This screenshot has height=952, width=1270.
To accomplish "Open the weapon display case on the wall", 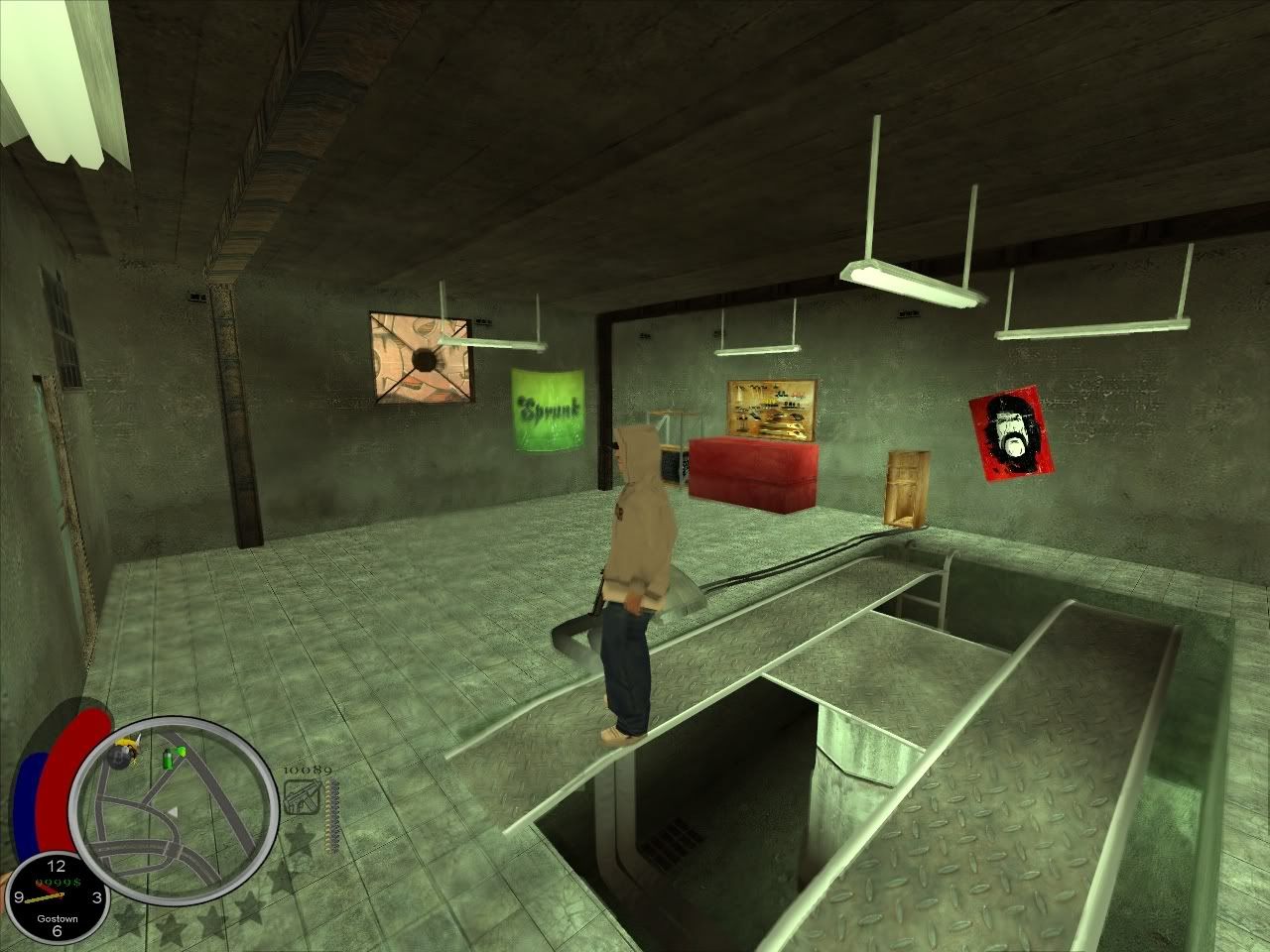I will coord(769,407).
